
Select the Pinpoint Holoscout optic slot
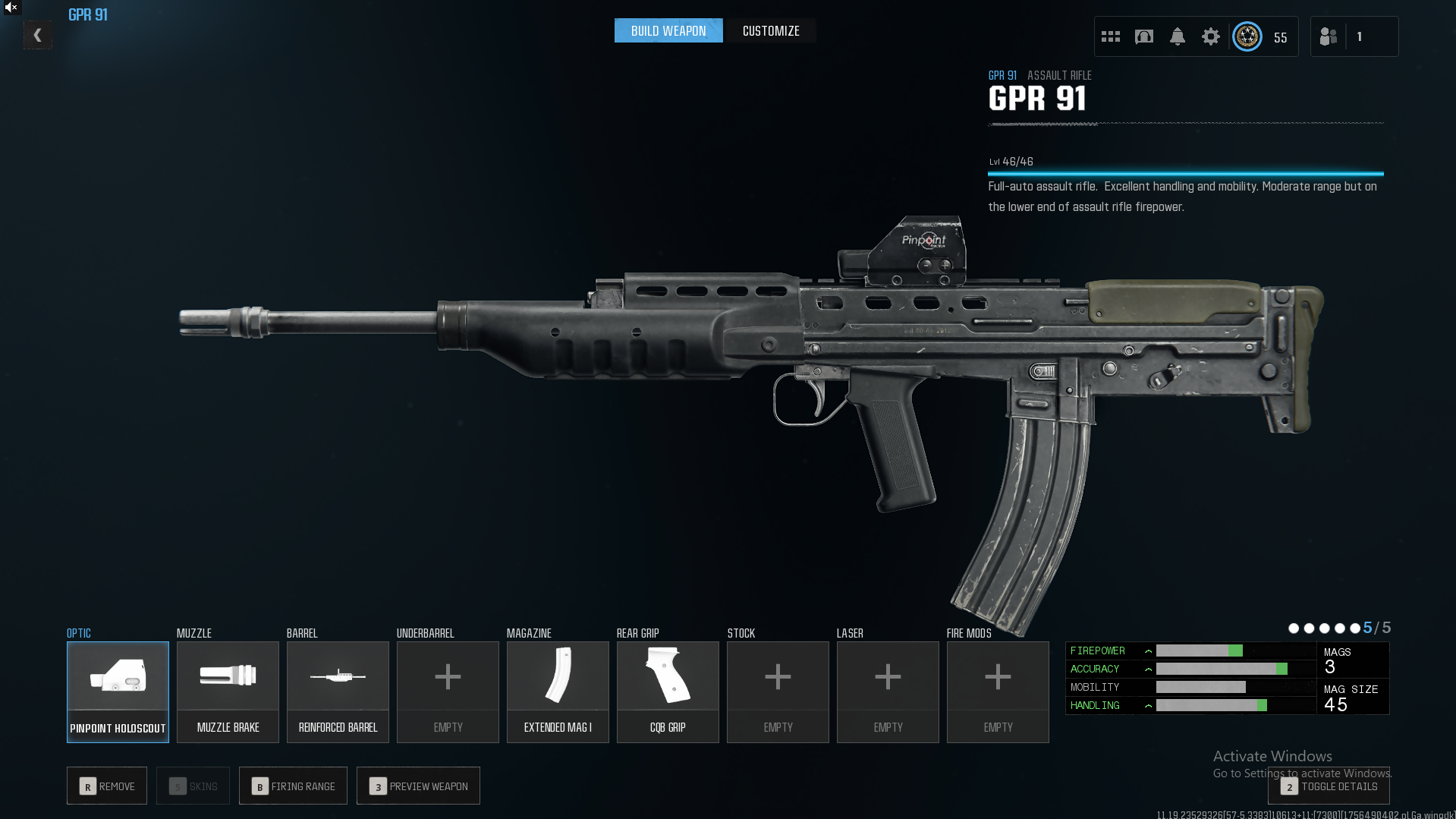[118, 691]
